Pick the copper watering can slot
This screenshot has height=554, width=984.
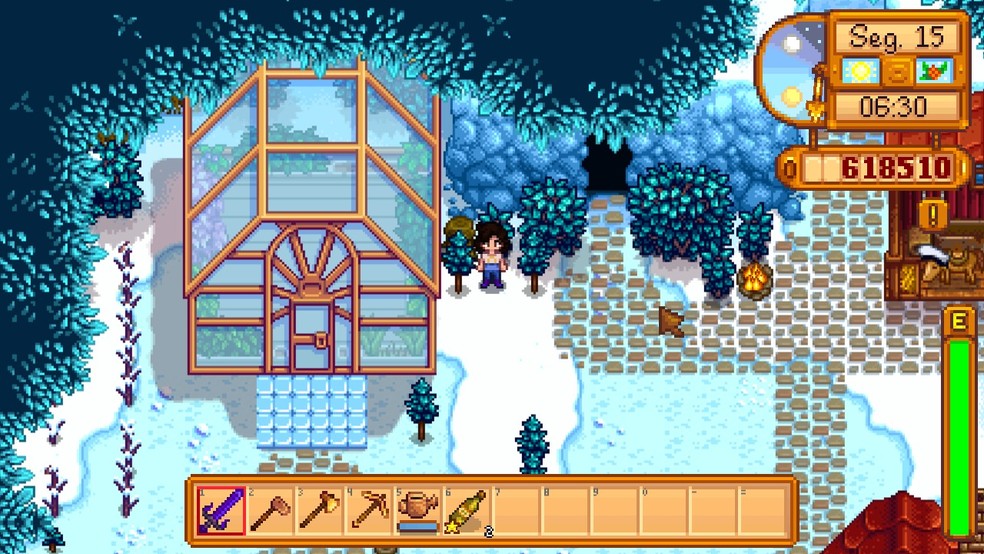pos(417,510)
